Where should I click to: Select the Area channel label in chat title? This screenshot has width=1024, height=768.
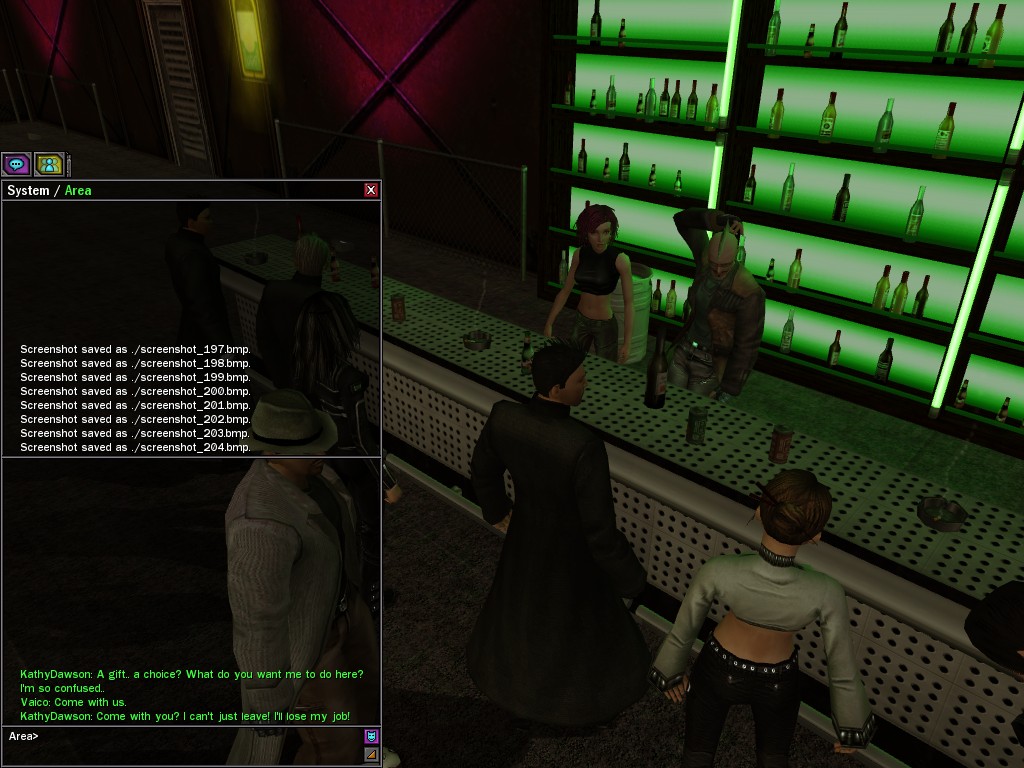coord(78,190)
